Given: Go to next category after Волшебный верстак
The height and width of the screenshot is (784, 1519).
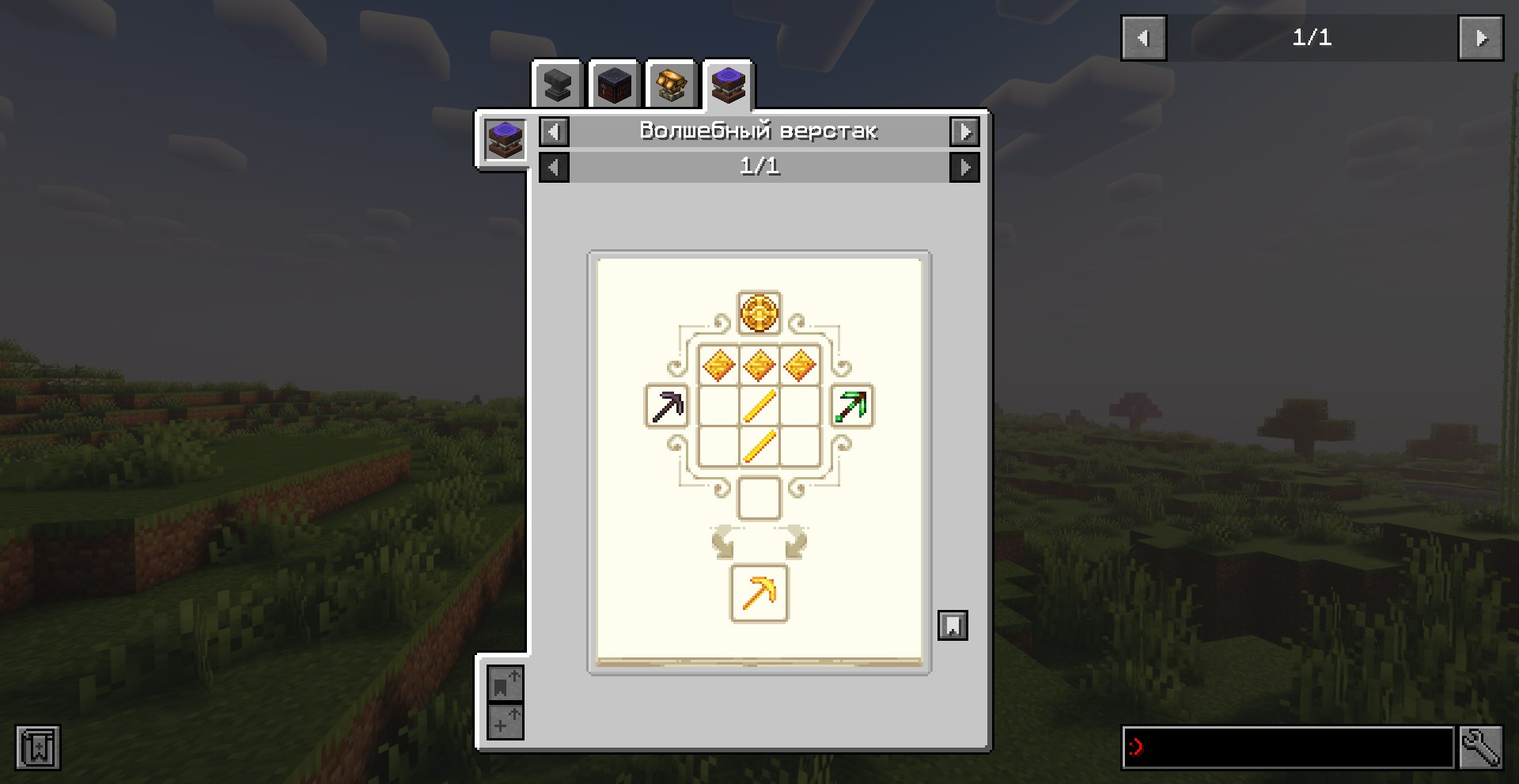Looking at the screenshot, I should tap(964, 131).
